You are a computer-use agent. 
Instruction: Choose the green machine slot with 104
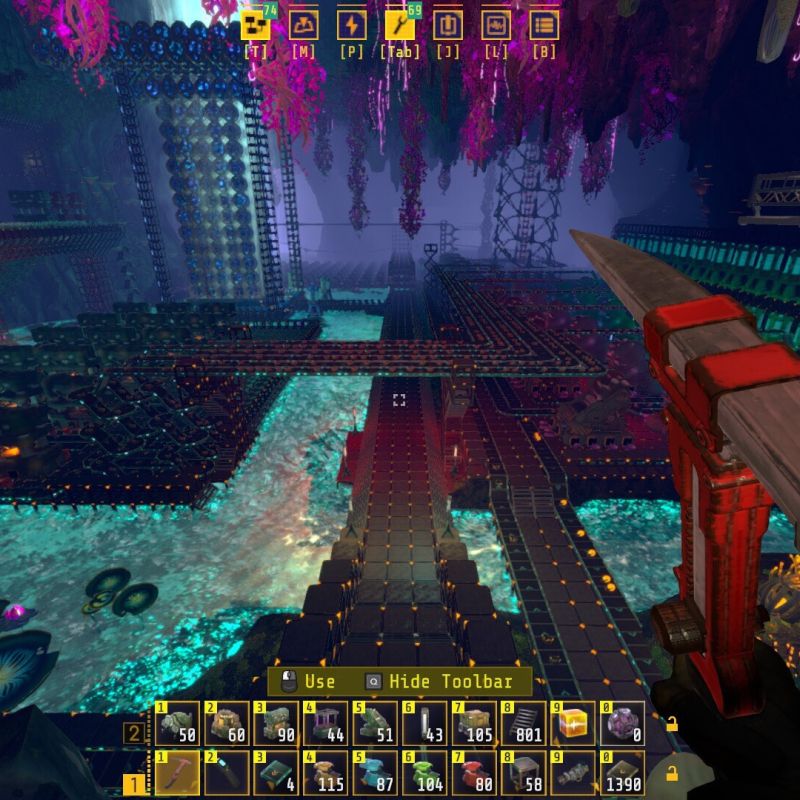pos(425,773)
